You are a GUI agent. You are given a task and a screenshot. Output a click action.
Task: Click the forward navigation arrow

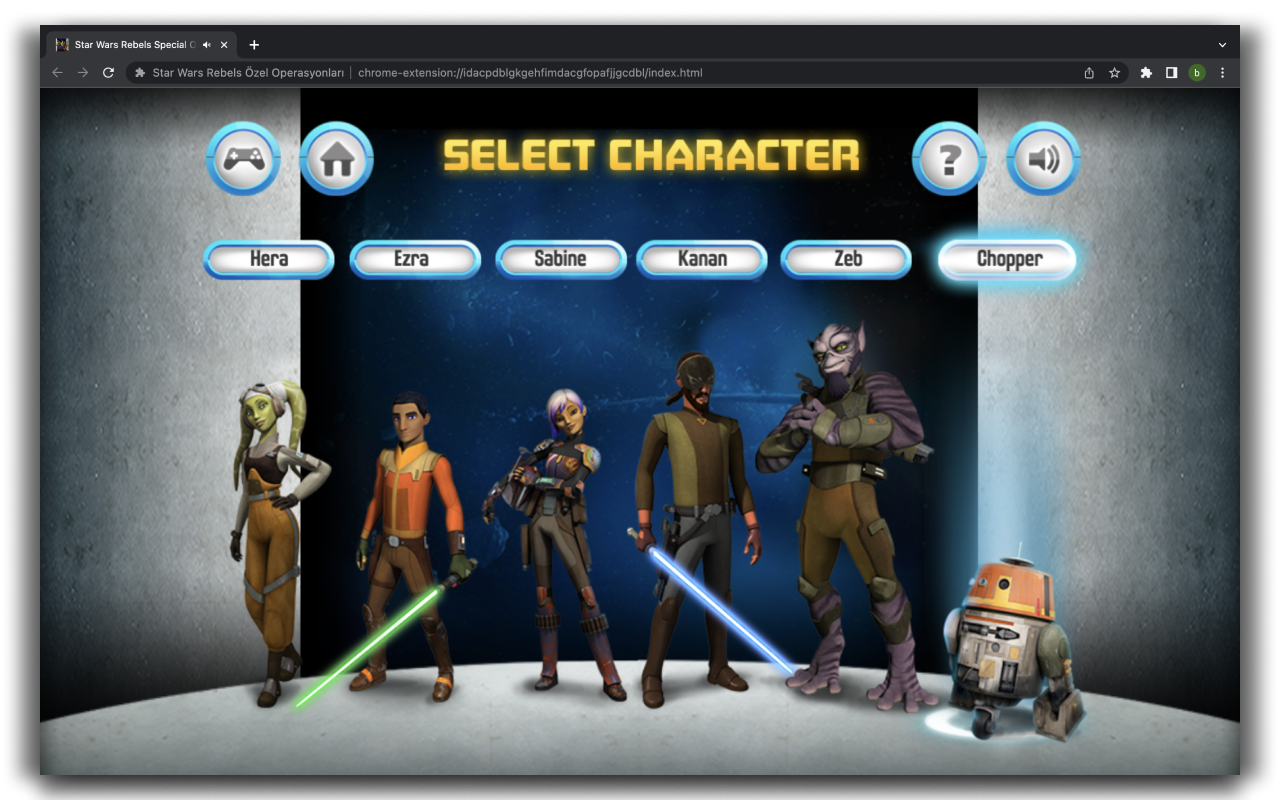coord(82,72)
